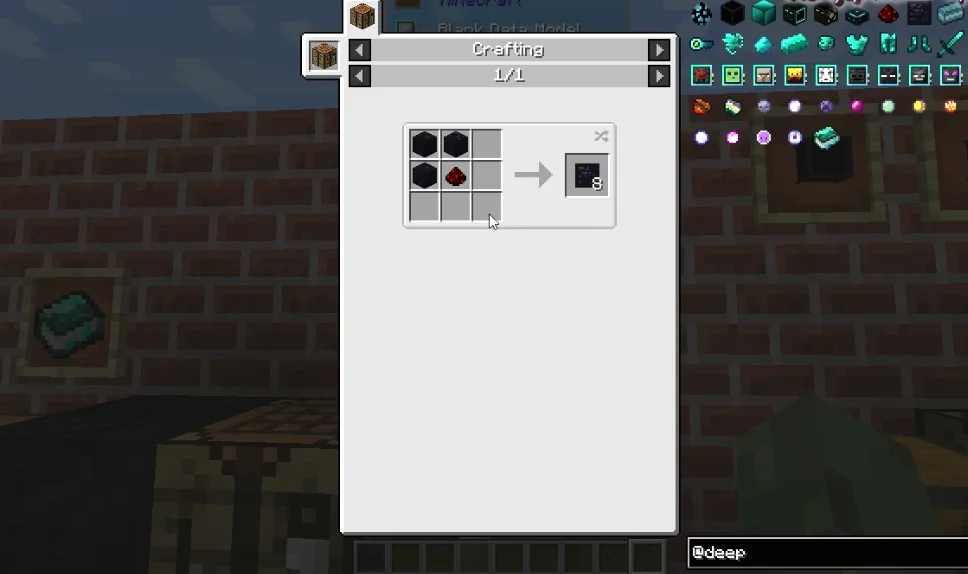The image size is (968, 574).
Task: Pick the orange blaze face data model
Action: [794, 75]
